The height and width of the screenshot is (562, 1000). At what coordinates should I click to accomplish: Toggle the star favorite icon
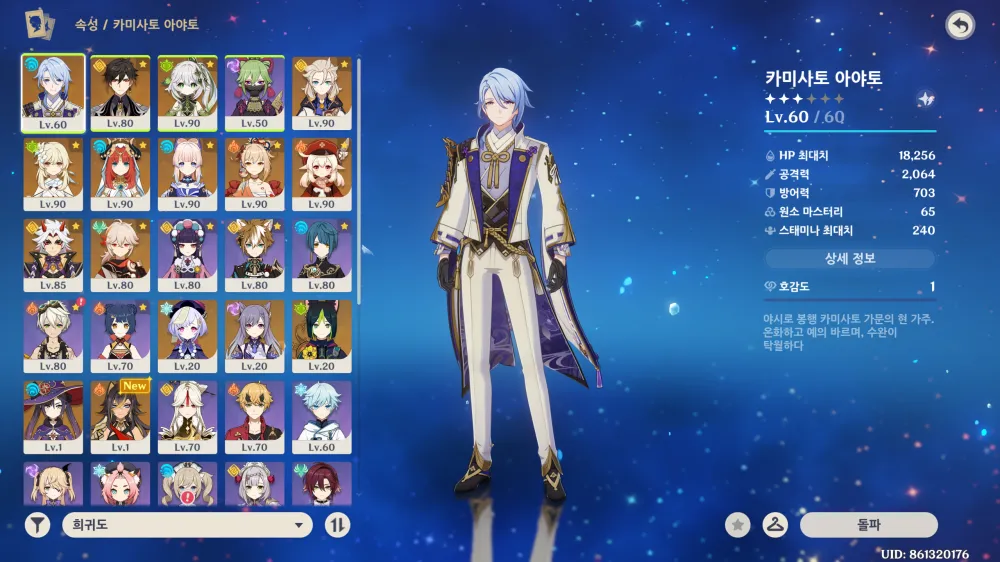pos(738,524)
